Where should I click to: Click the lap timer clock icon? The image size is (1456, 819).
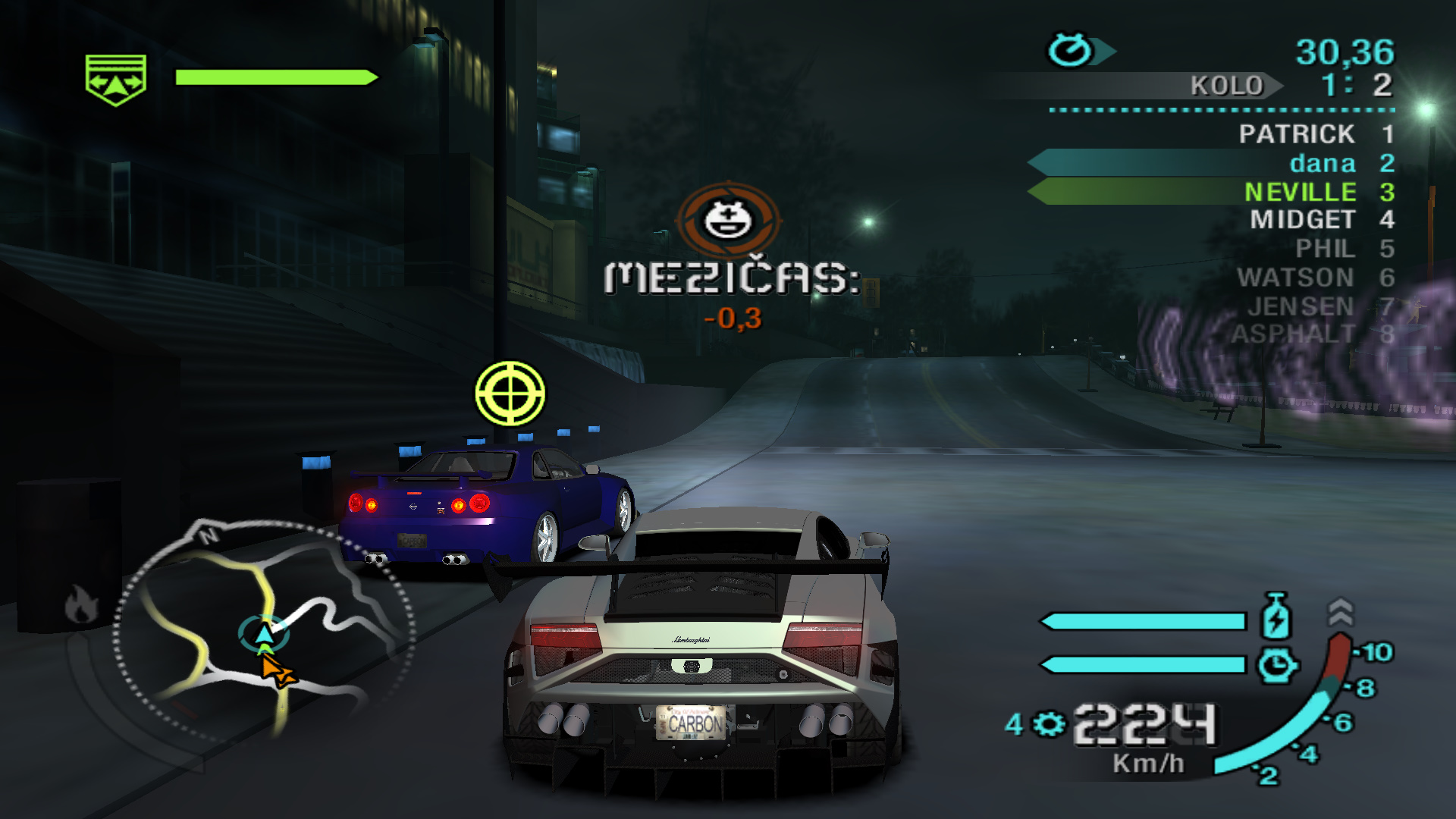point(1069,50)
